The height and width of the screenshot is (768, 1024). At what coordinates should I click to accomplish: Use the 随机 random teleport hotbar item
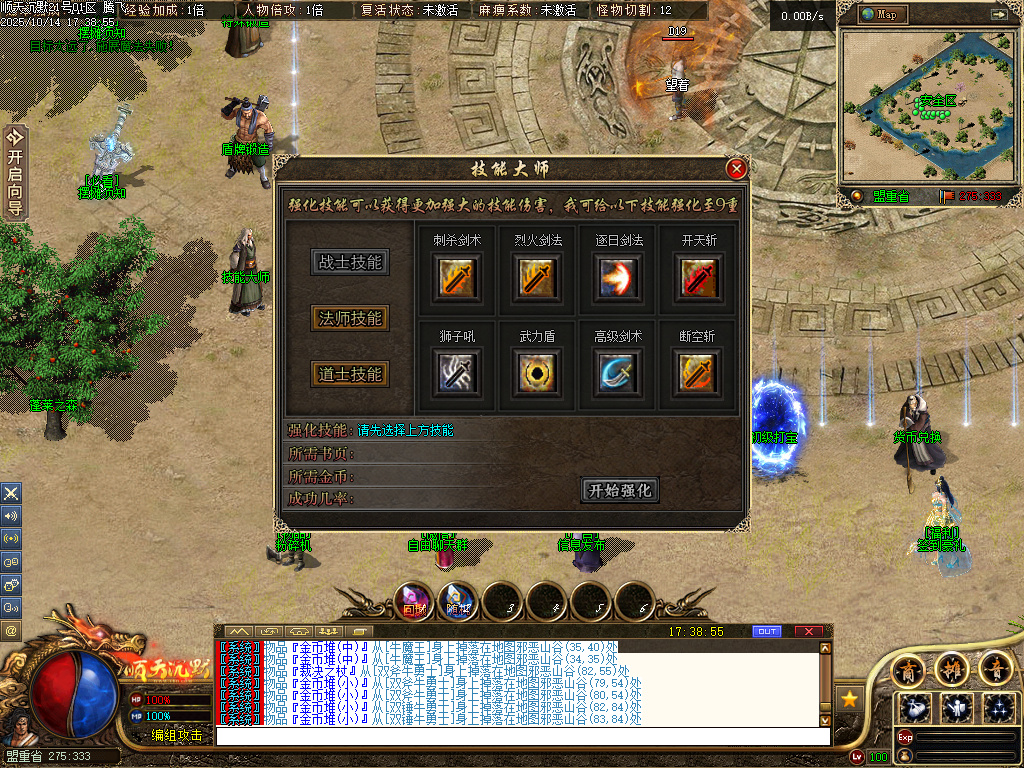(458, 601)
